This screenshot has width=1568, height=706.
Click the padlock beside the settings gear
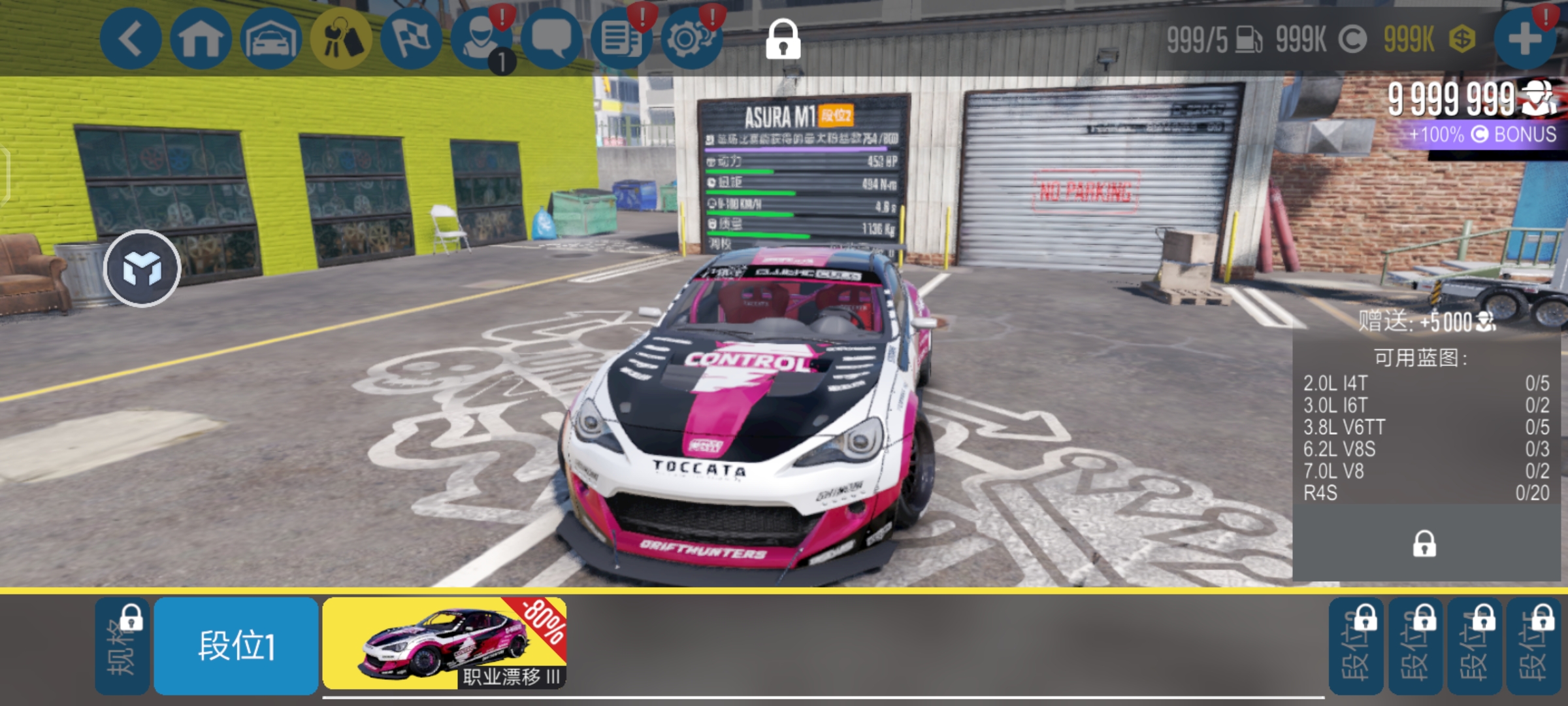point(783,39)
